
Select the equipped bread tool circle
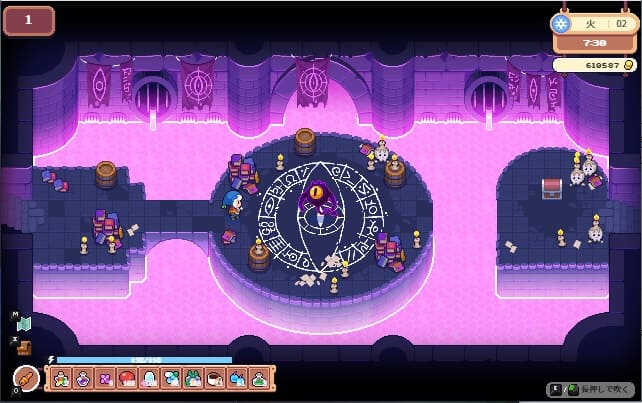coord(25,379)
